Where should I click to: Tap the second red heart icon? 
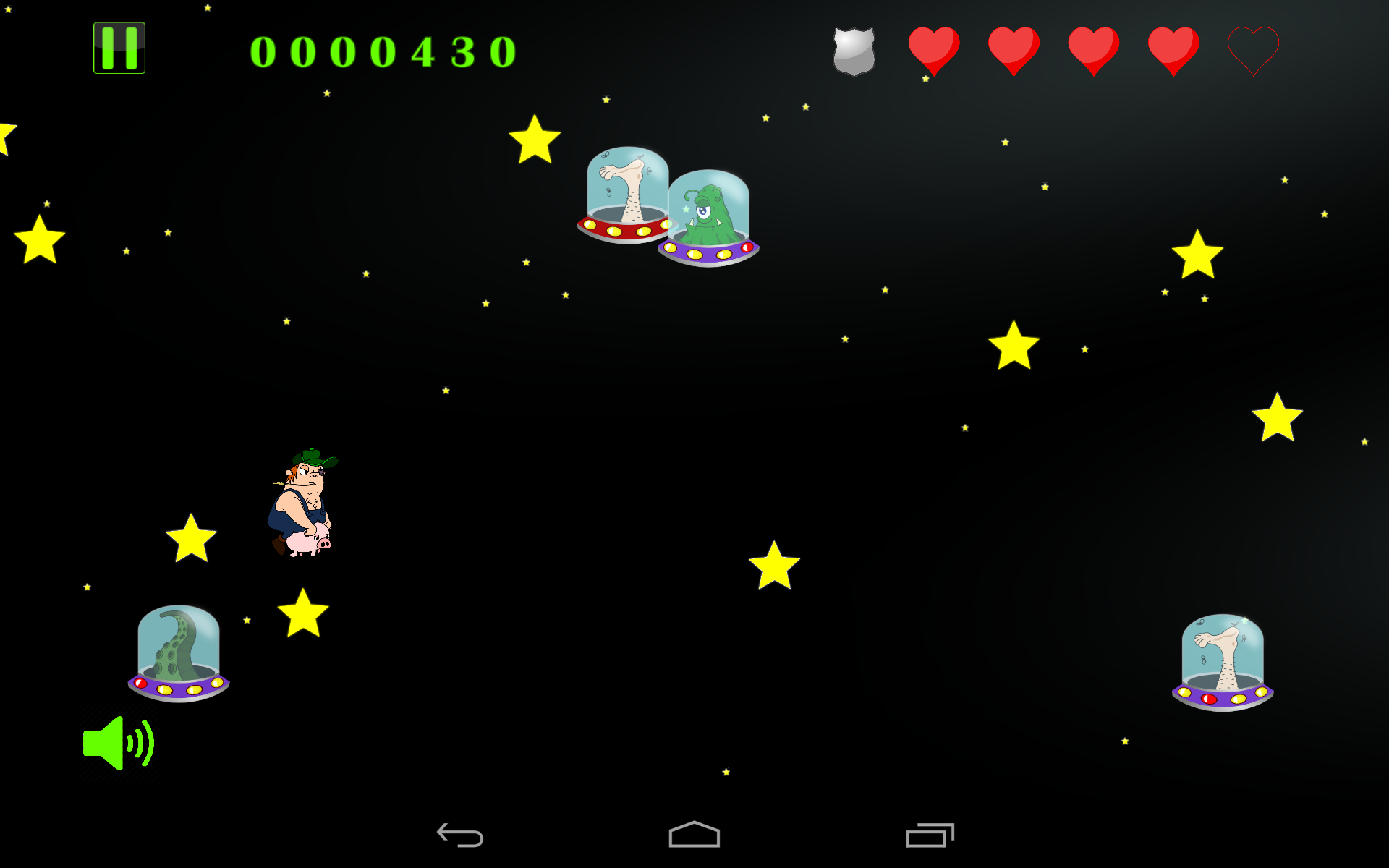tap(1014, 49)
